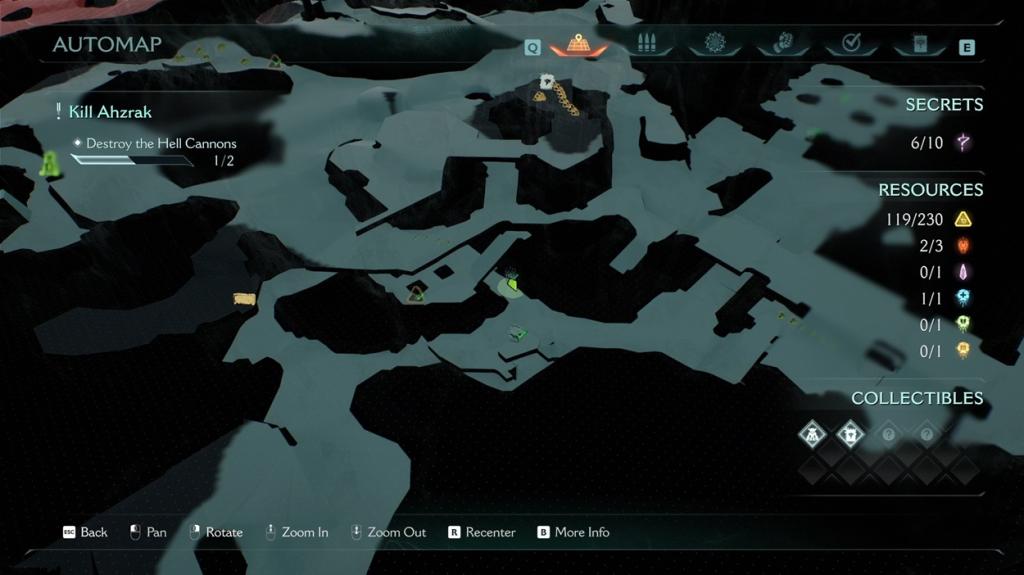Select the first found collectible diamond

click(x=812, y=434)
